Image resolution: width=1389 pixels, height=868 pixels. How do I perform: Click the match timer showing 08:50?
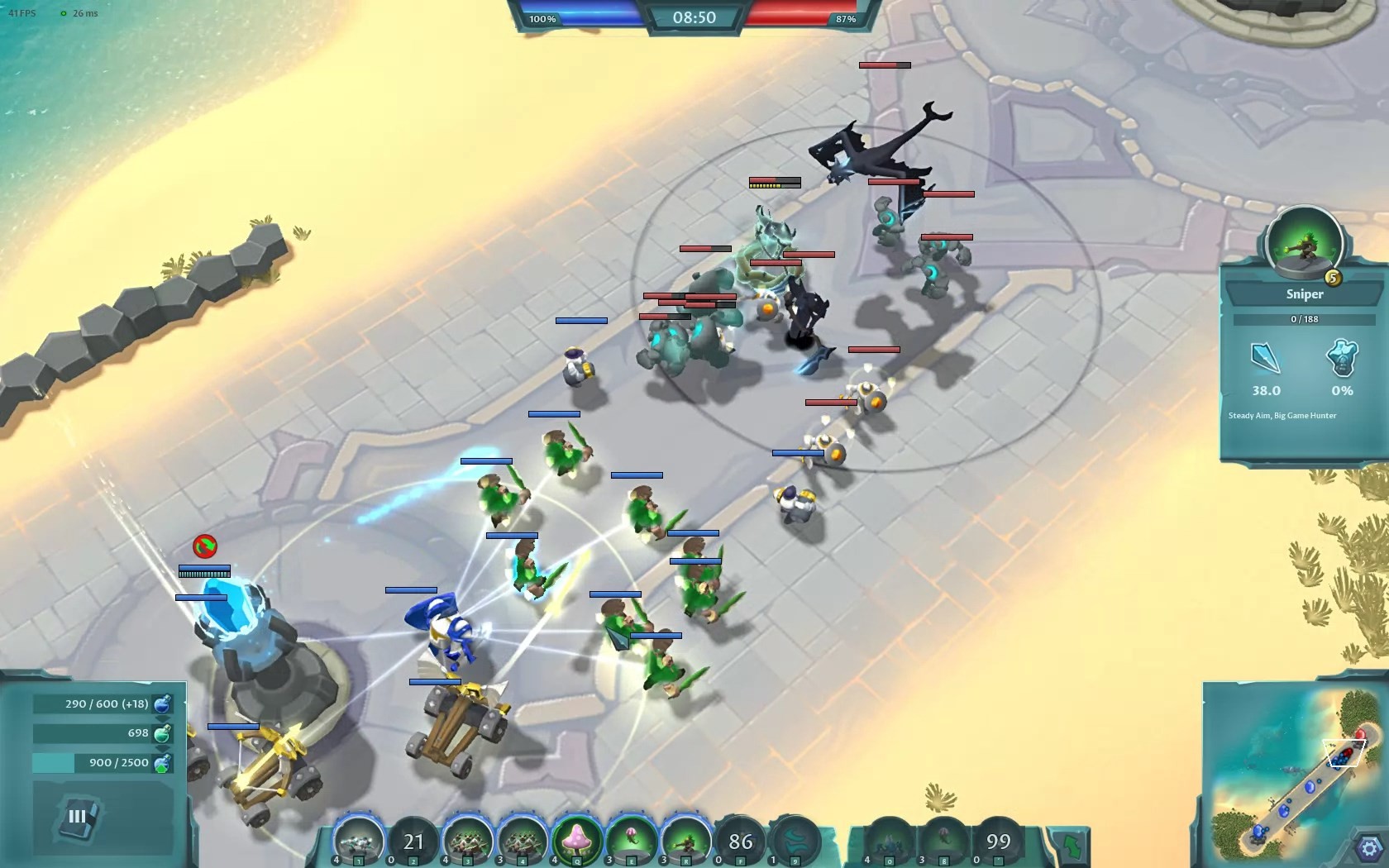pyautogui.click(x=694, y=17)
